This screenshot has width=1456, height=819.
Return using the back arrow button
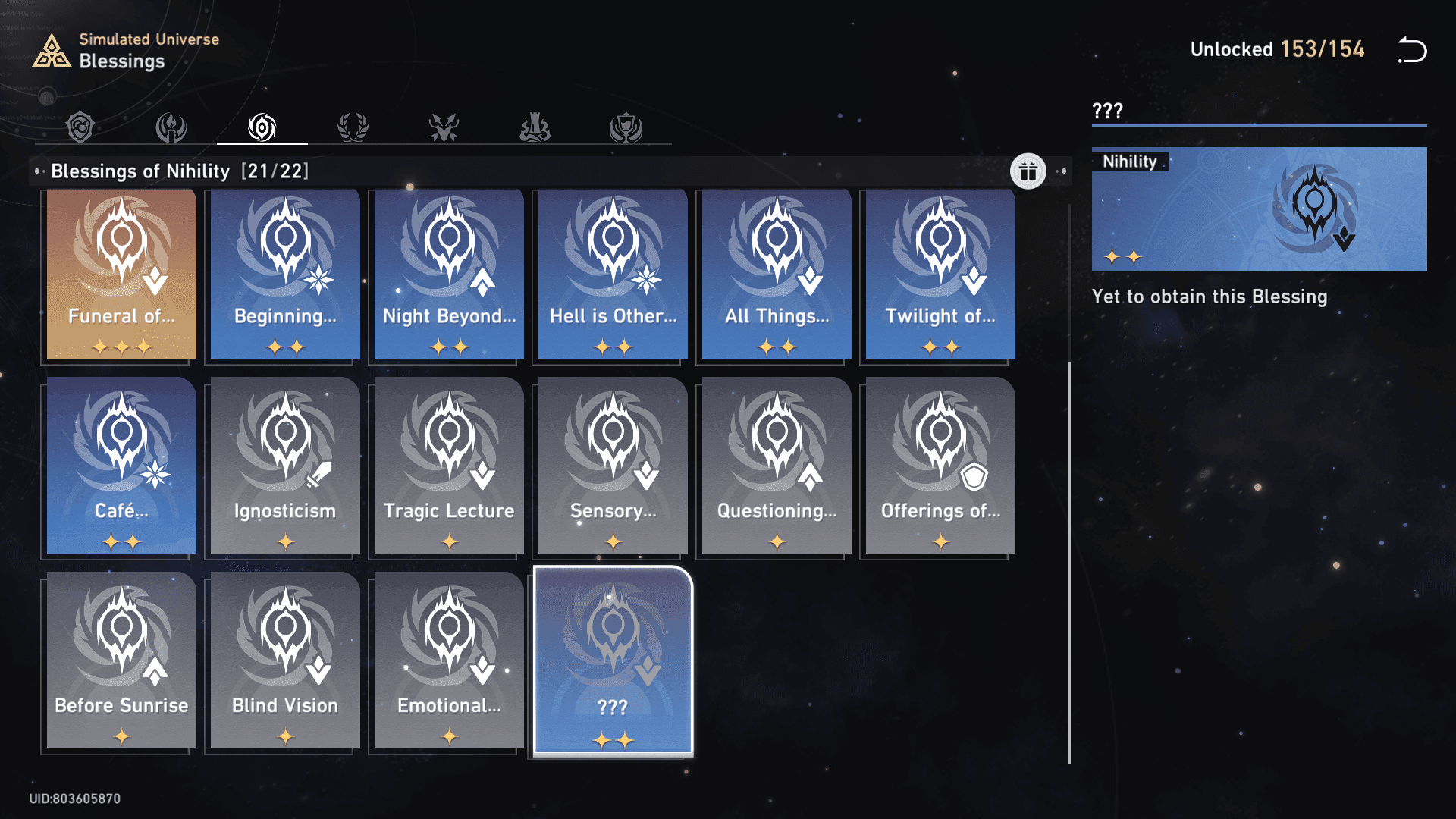coord(1412,50)
